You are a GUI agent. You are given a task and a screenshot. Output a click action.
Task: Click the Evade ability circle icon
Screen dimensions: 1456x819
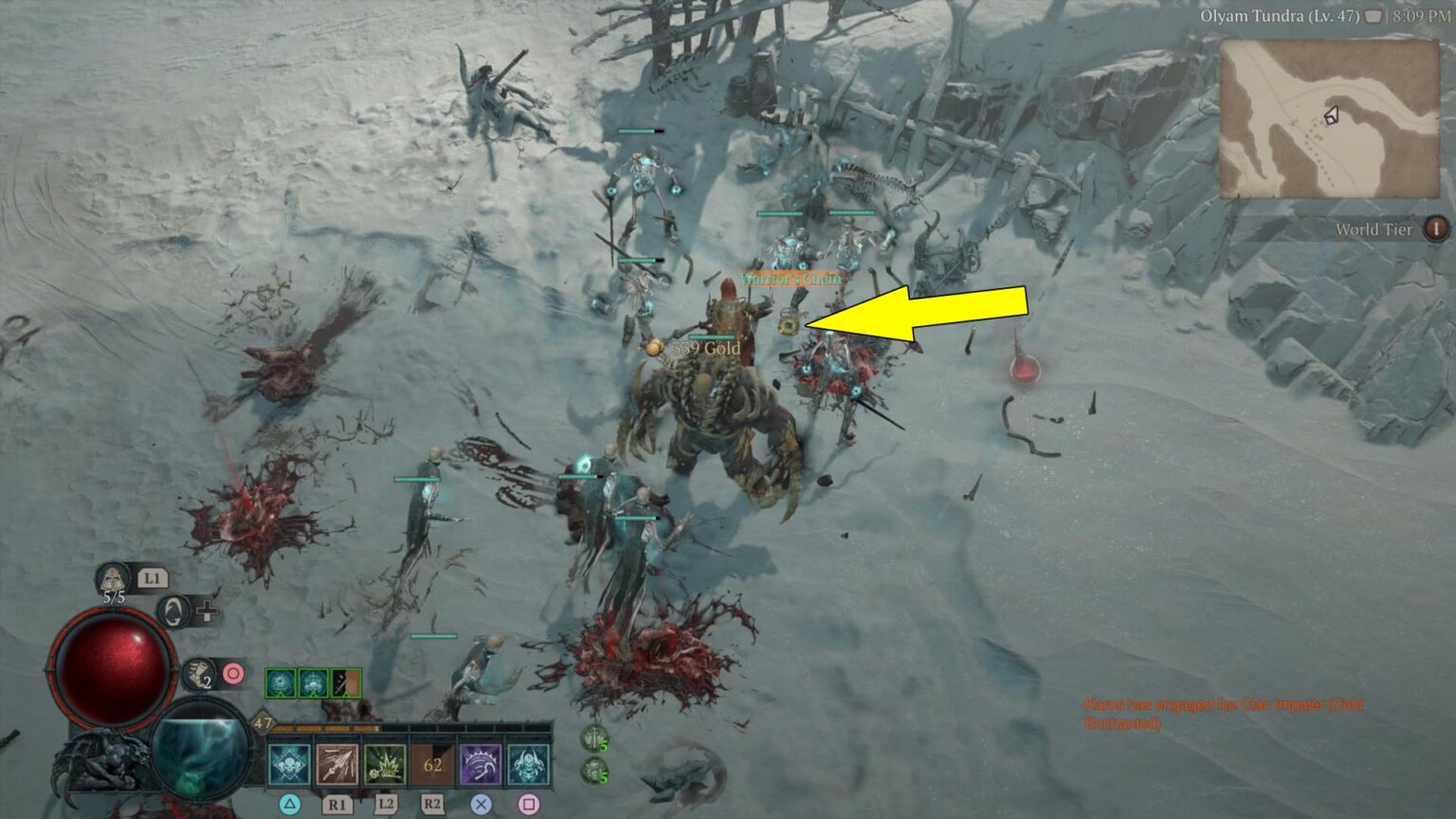173,612
